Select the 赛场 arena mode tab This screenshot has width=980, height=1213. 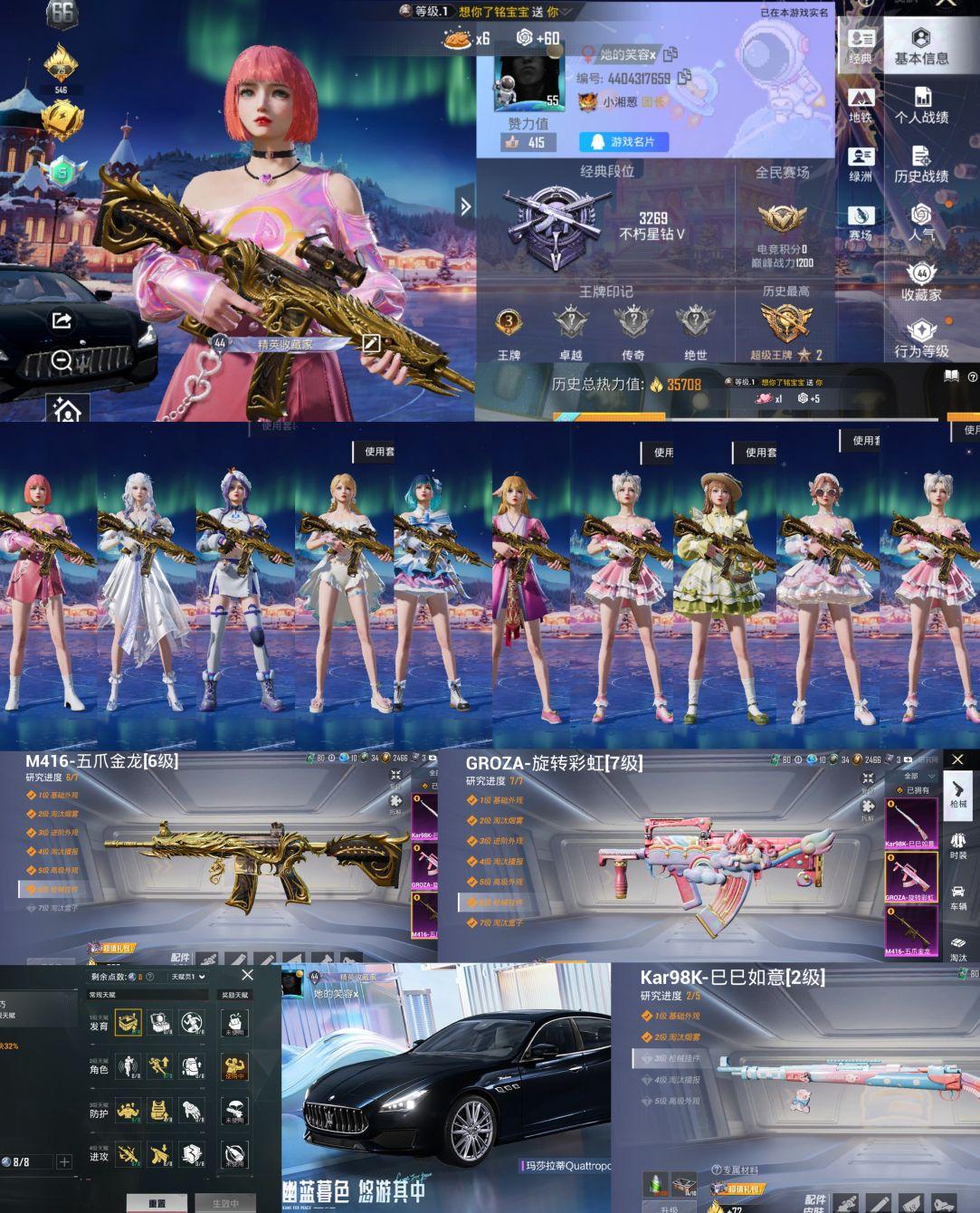[860, 224]
